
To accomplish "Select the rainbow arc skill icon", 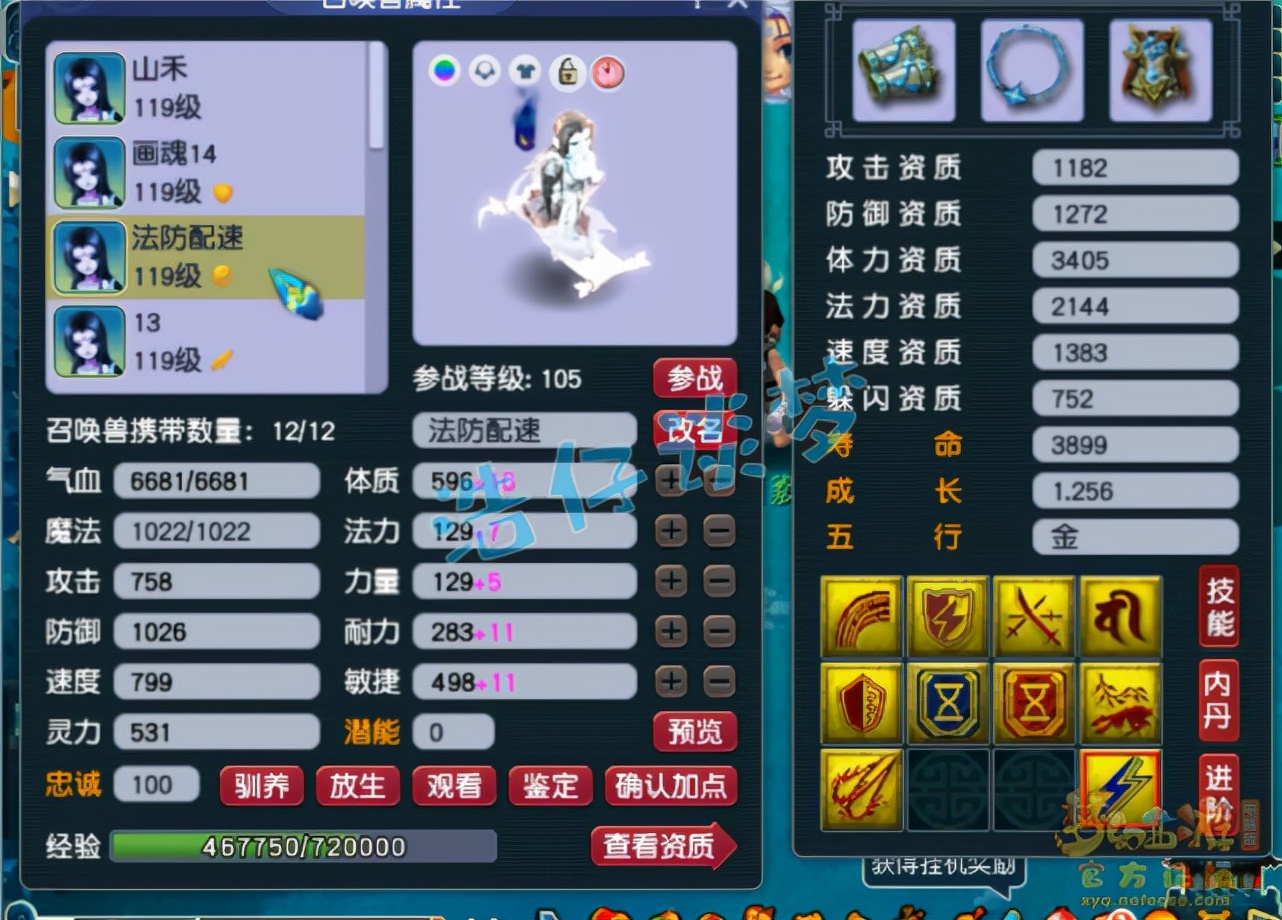I will pyautogui.click(x=860, y=617).
